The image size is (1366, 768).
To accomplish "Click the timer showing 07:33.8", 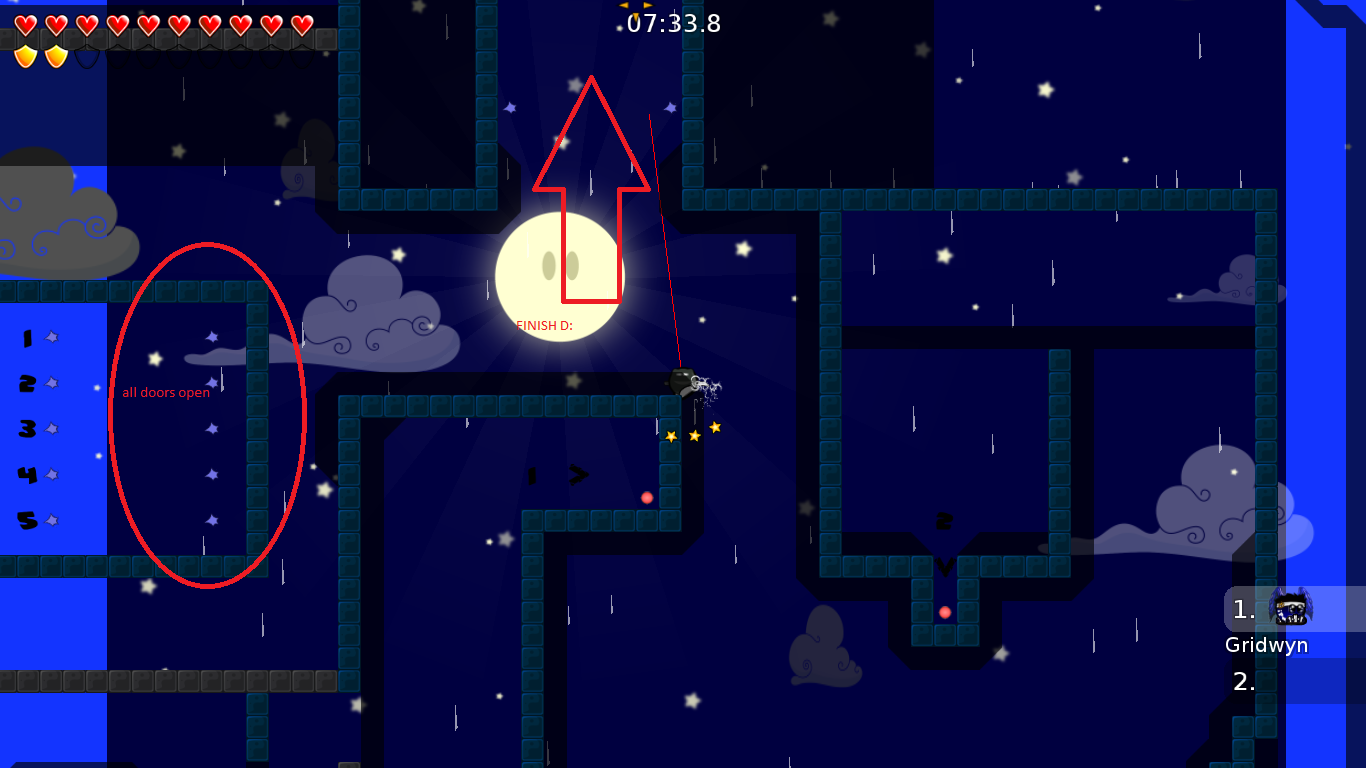I will [x=674, y=24].
